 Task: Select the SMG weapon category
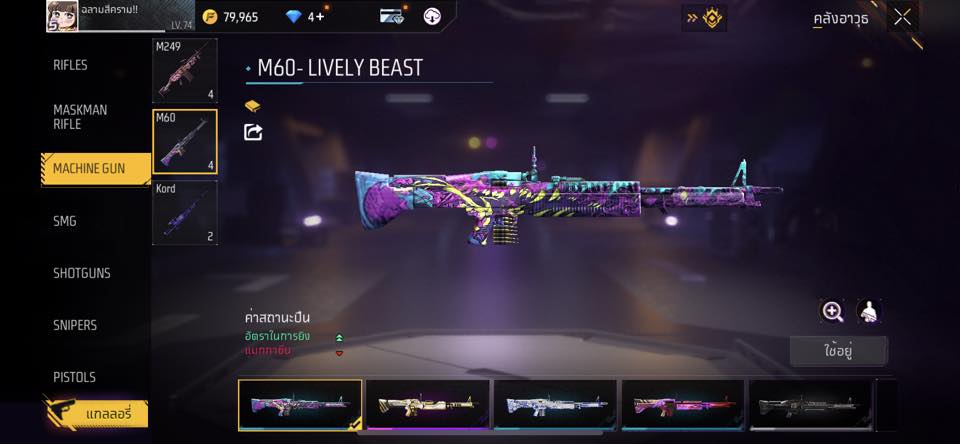(x=65, y=221)
